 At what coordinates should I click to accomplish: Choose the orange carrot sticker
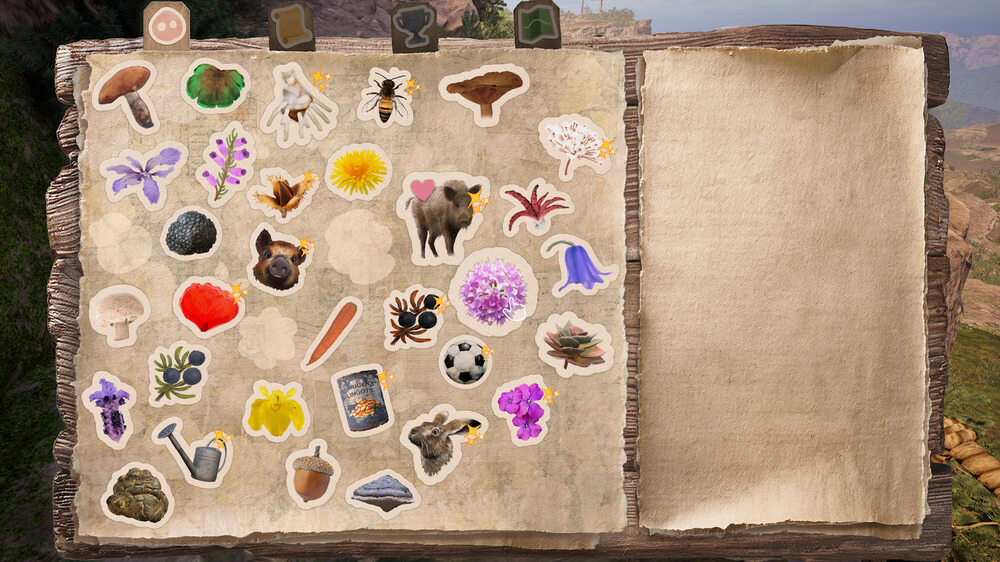[330, 333]
